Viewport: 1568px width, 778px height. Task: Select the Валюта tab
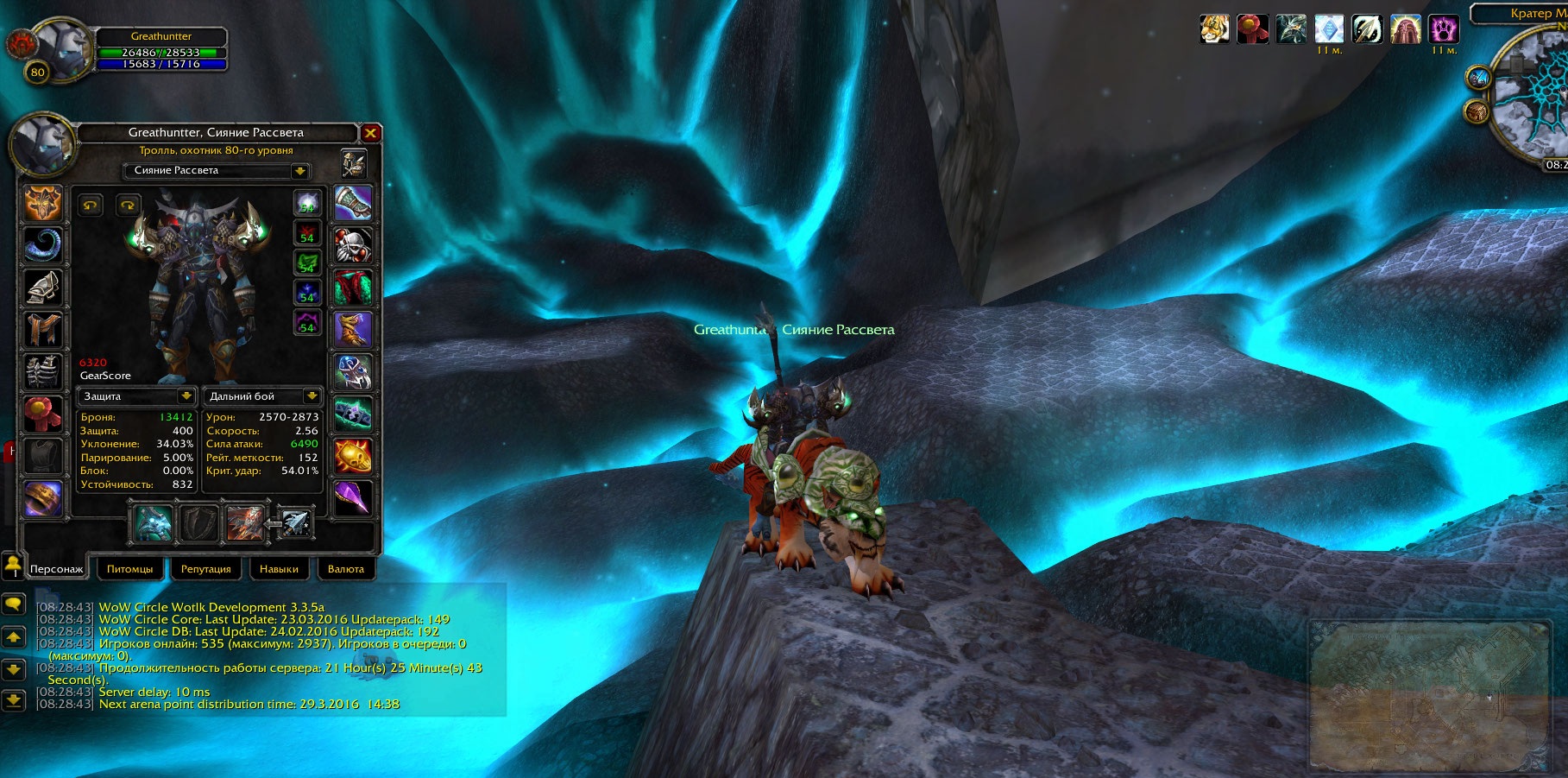coord(345,569)
